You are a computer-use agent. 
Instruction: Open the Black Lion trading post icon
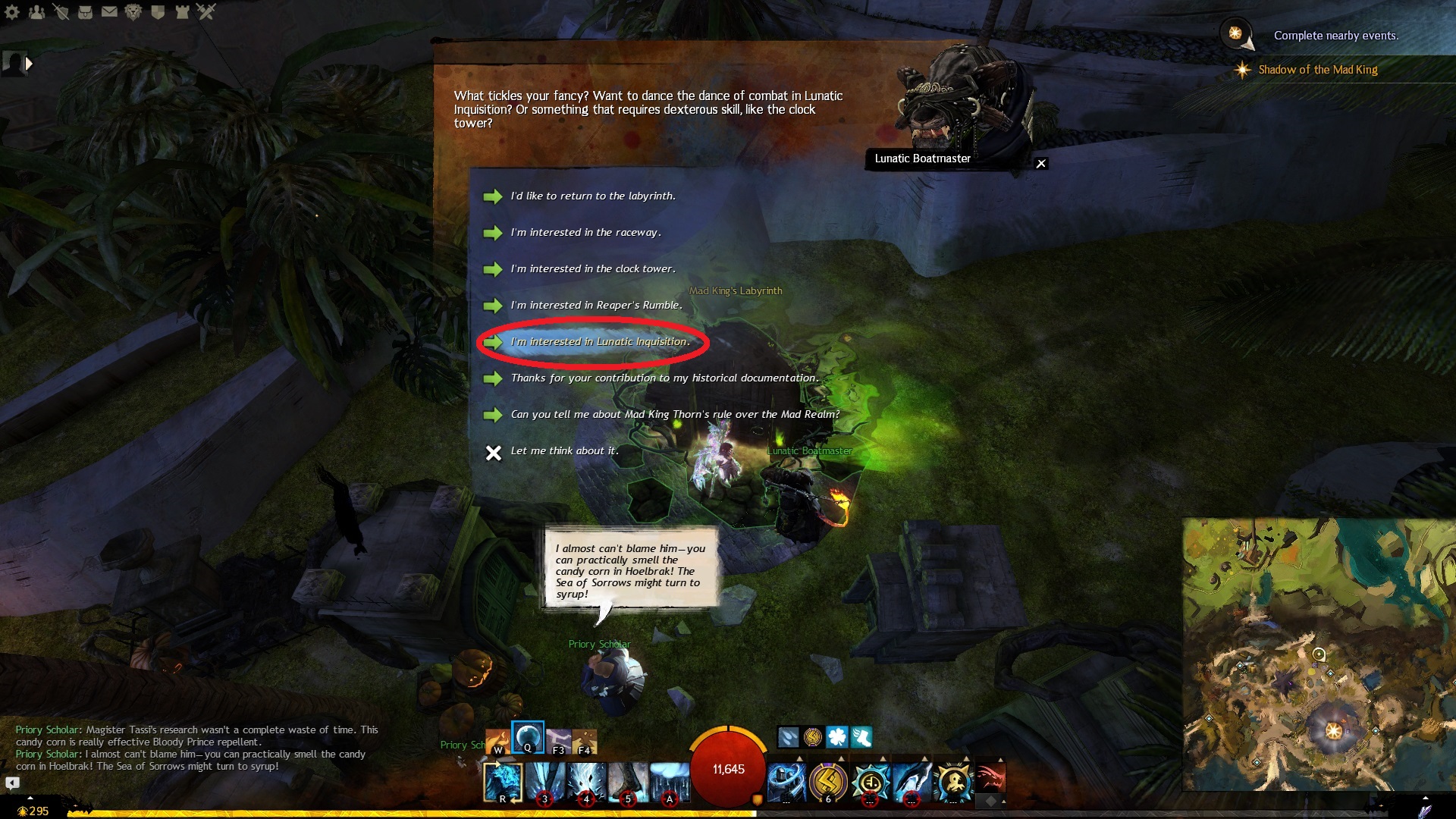click(133, 12)
